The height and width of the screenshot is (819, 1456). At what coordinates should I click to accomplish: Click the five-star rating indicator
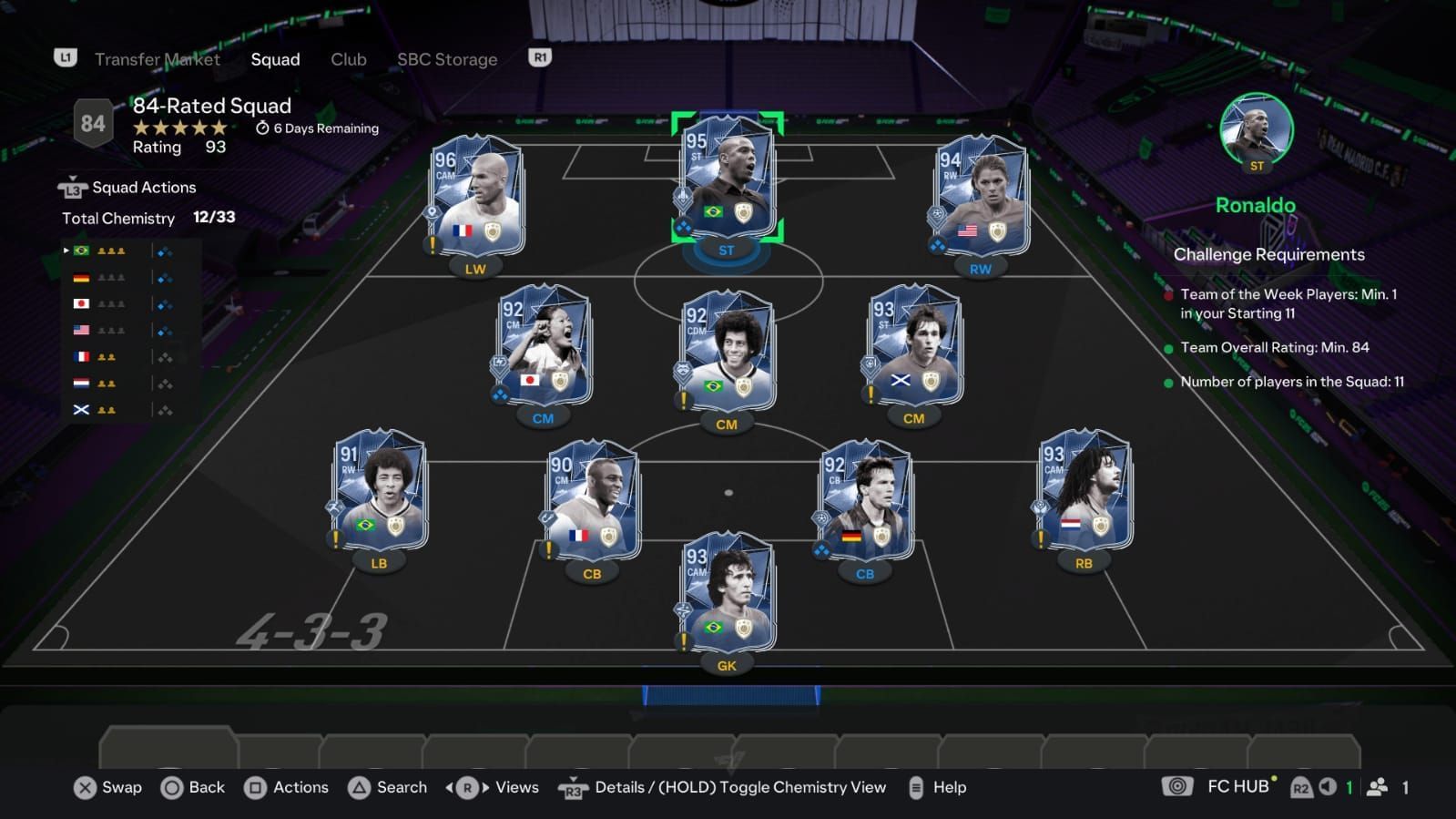pyautogui.click(x=178, y=128)
